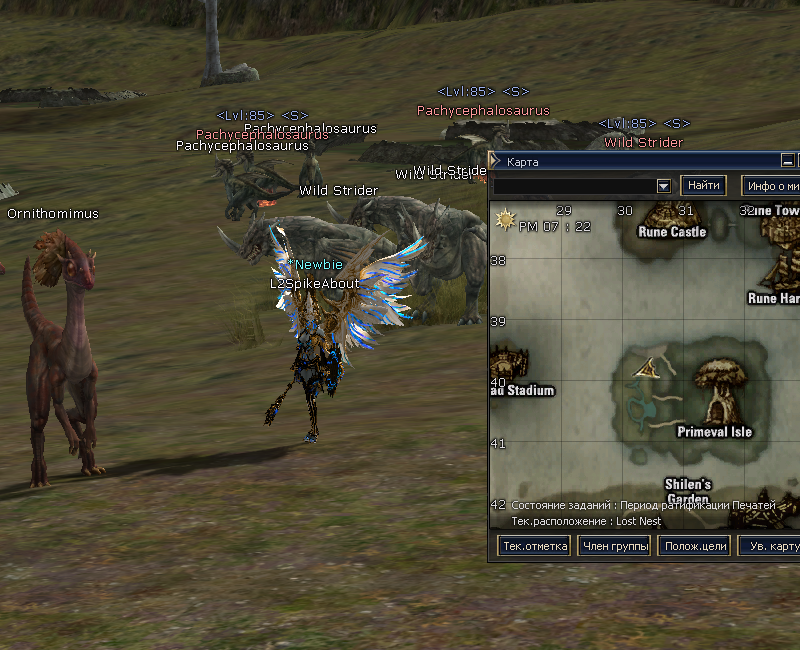The width and height of the screenshot is (800, 650).
Task: Enlarge the map with "Ув. карту"
Action: [x=770, y=546]
